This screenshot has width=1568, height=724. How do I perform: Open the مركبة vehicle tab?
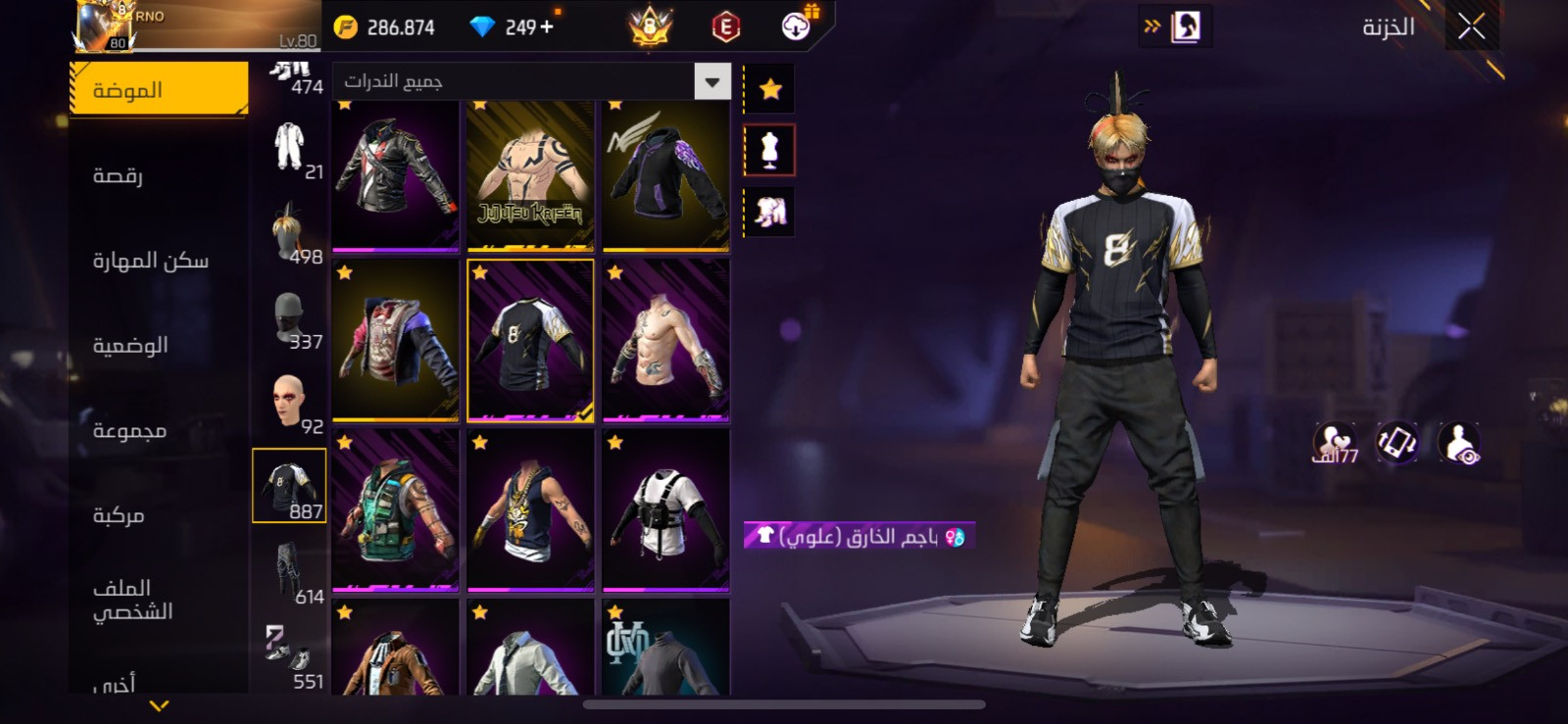tap(119, 515)
